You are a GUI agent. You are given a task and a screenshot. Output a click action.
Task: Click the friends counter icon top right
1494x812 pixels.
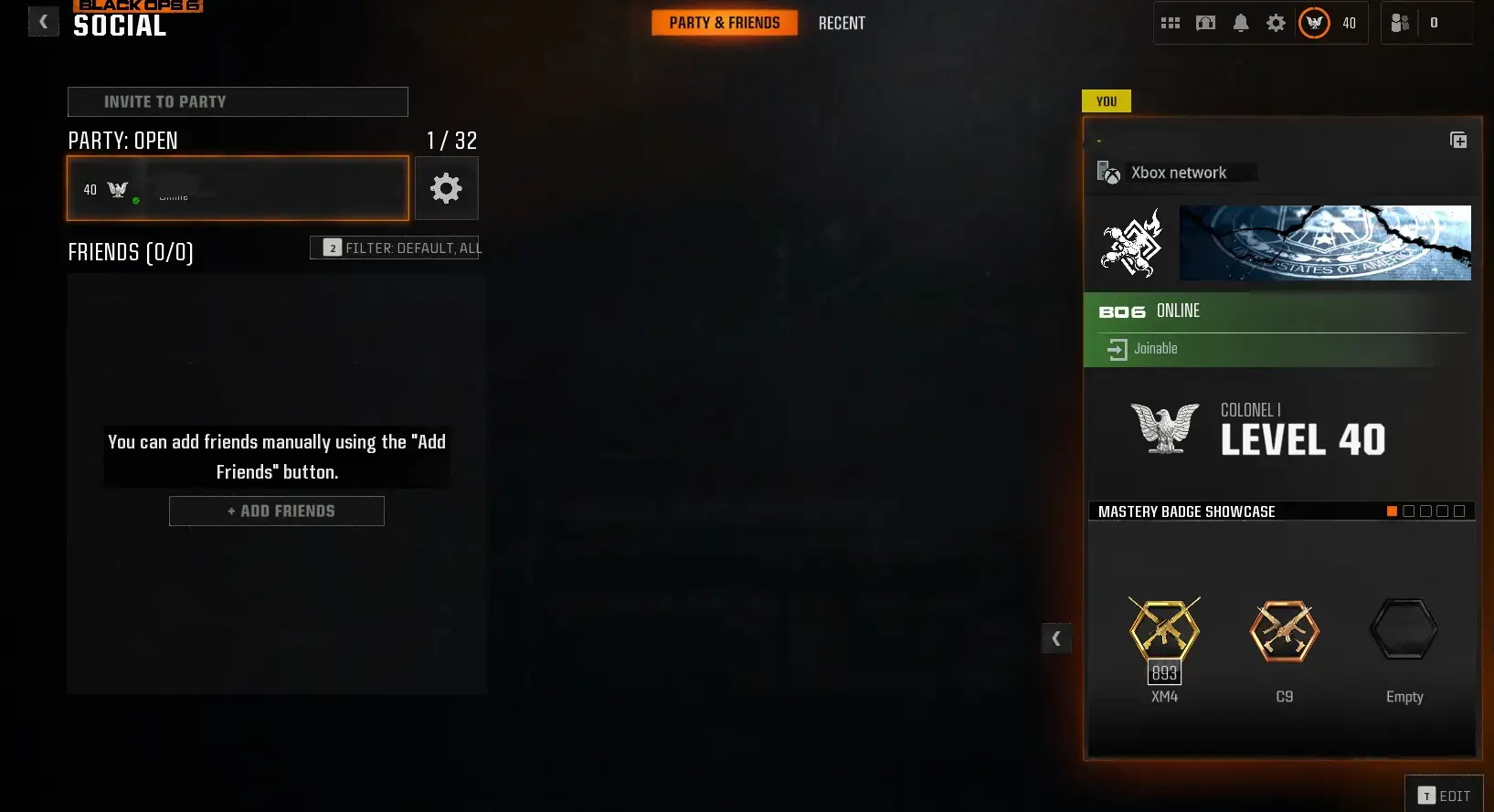[x=1400, y=23]
